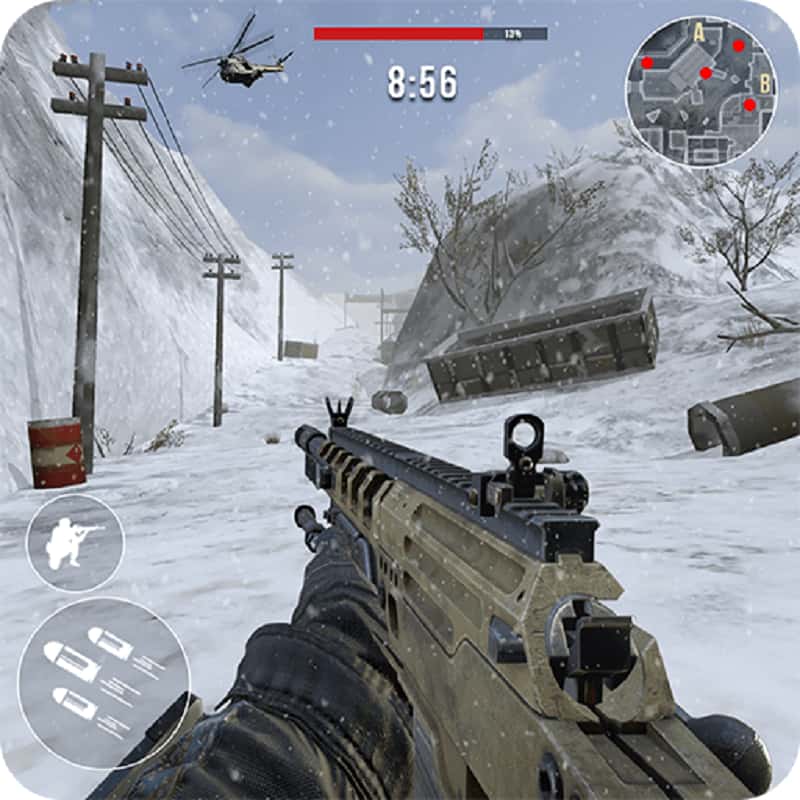The height and width of the screenshot is (800, 800).
Task: Tap the crouching soldier stance button
Action: [x=75, y=543]
